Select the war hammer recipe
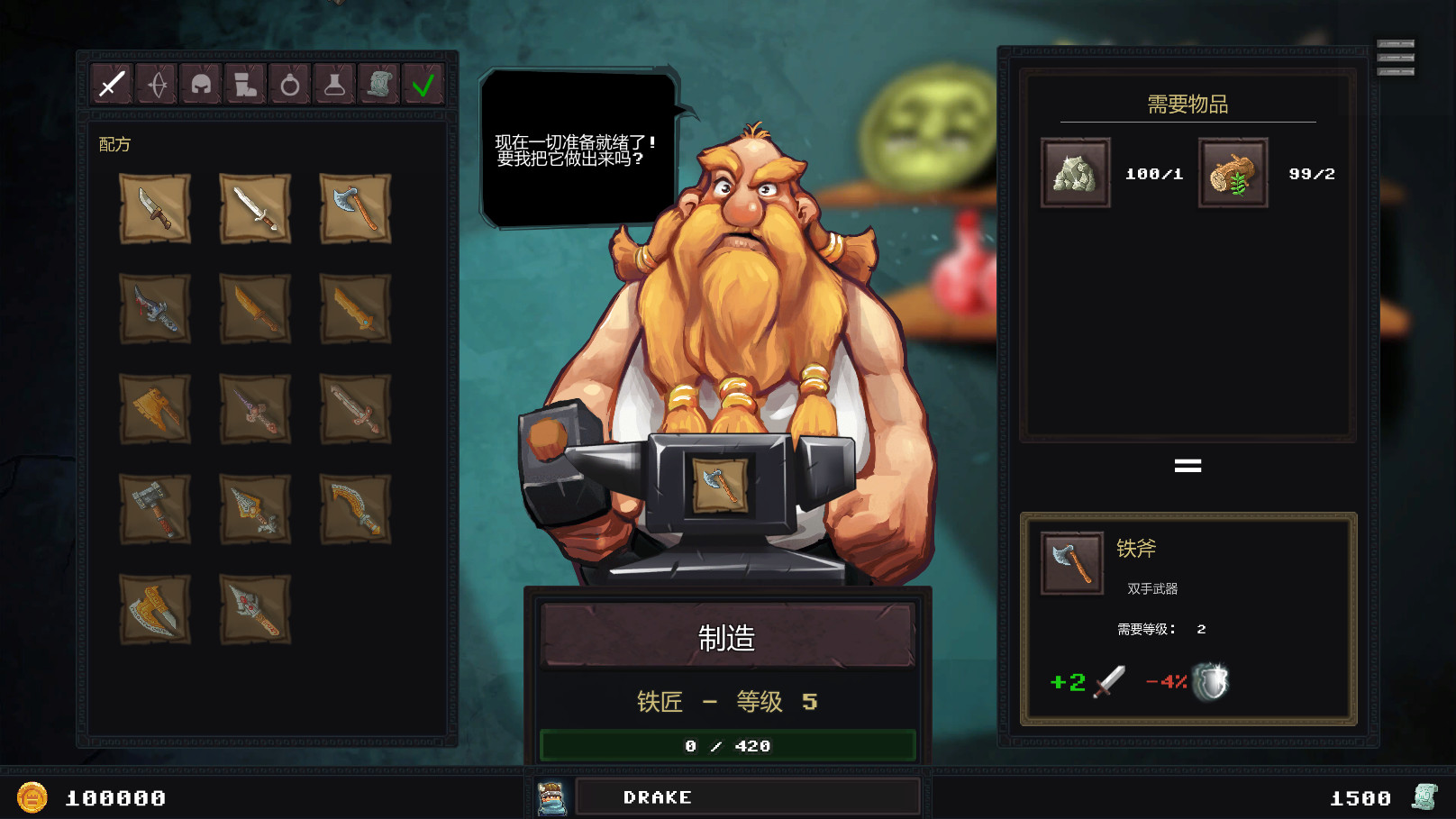This screenshot has height=819, width=1456. [x=156, y=509]
